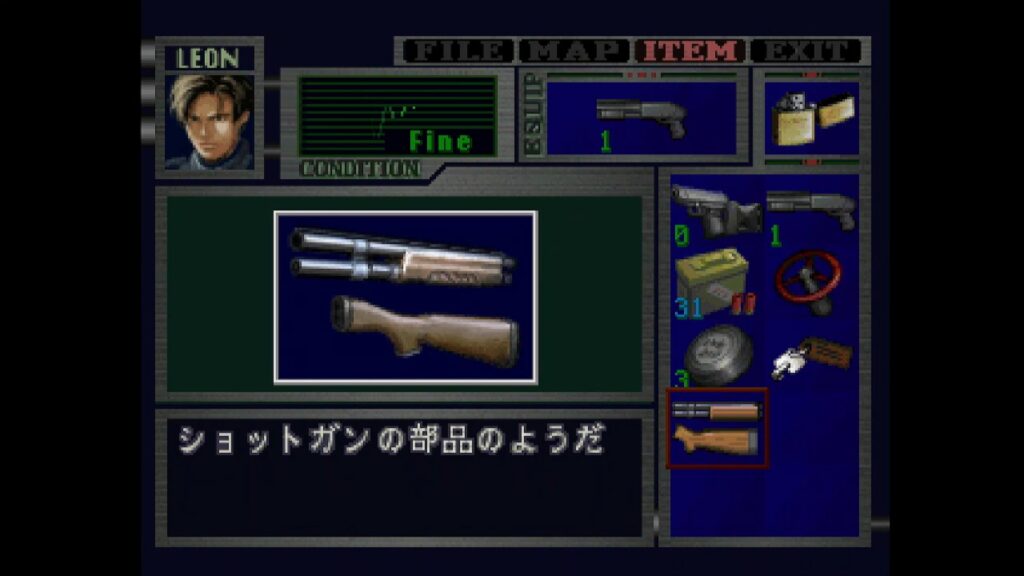Choose the highlighted shotgun parts slot
Screen dimensions: 1024x576
[x=716, y=427]
